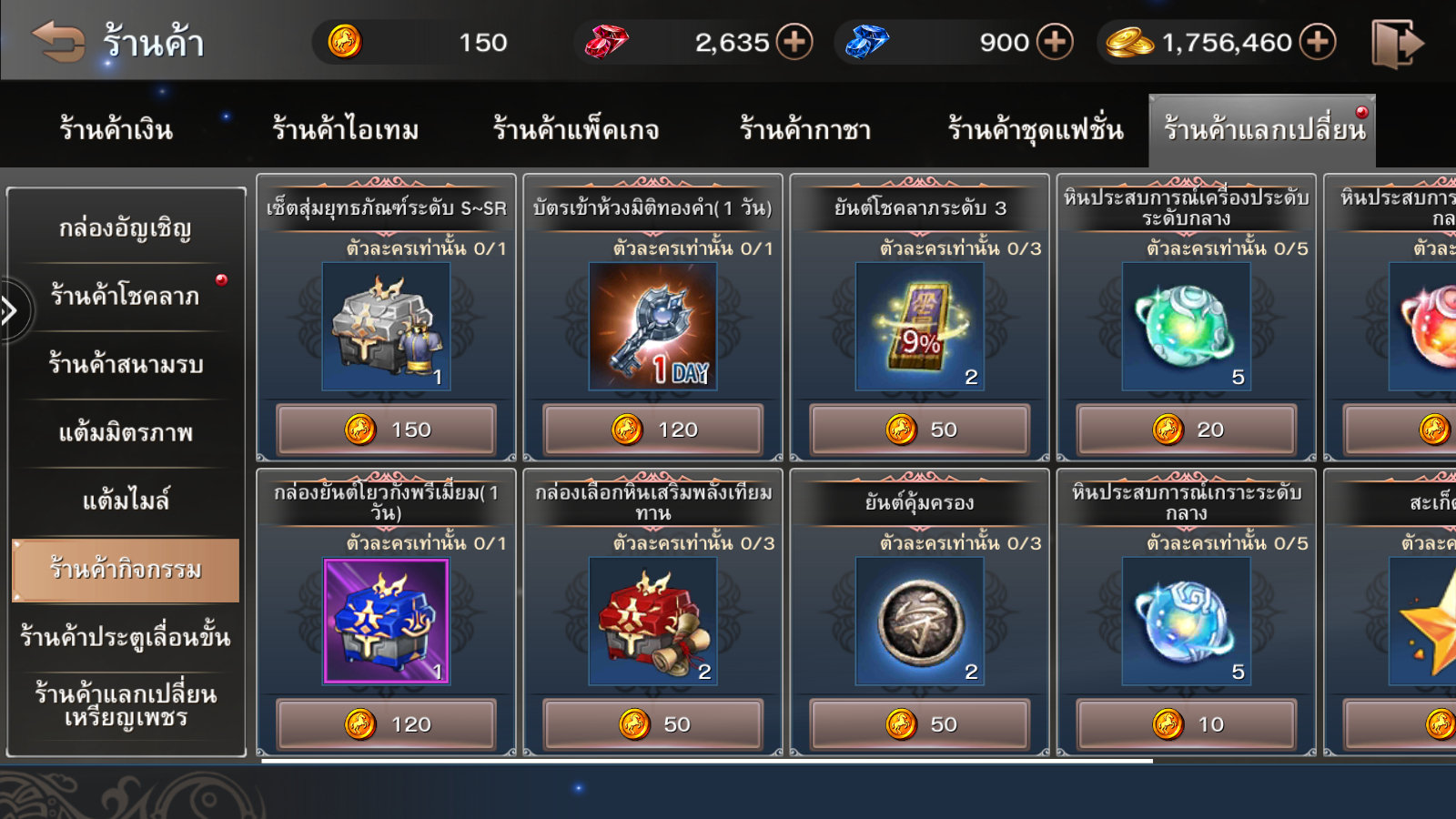
Task: Exit the shop via door icon
Action: pyautogui.click(x=1397, y=43)
